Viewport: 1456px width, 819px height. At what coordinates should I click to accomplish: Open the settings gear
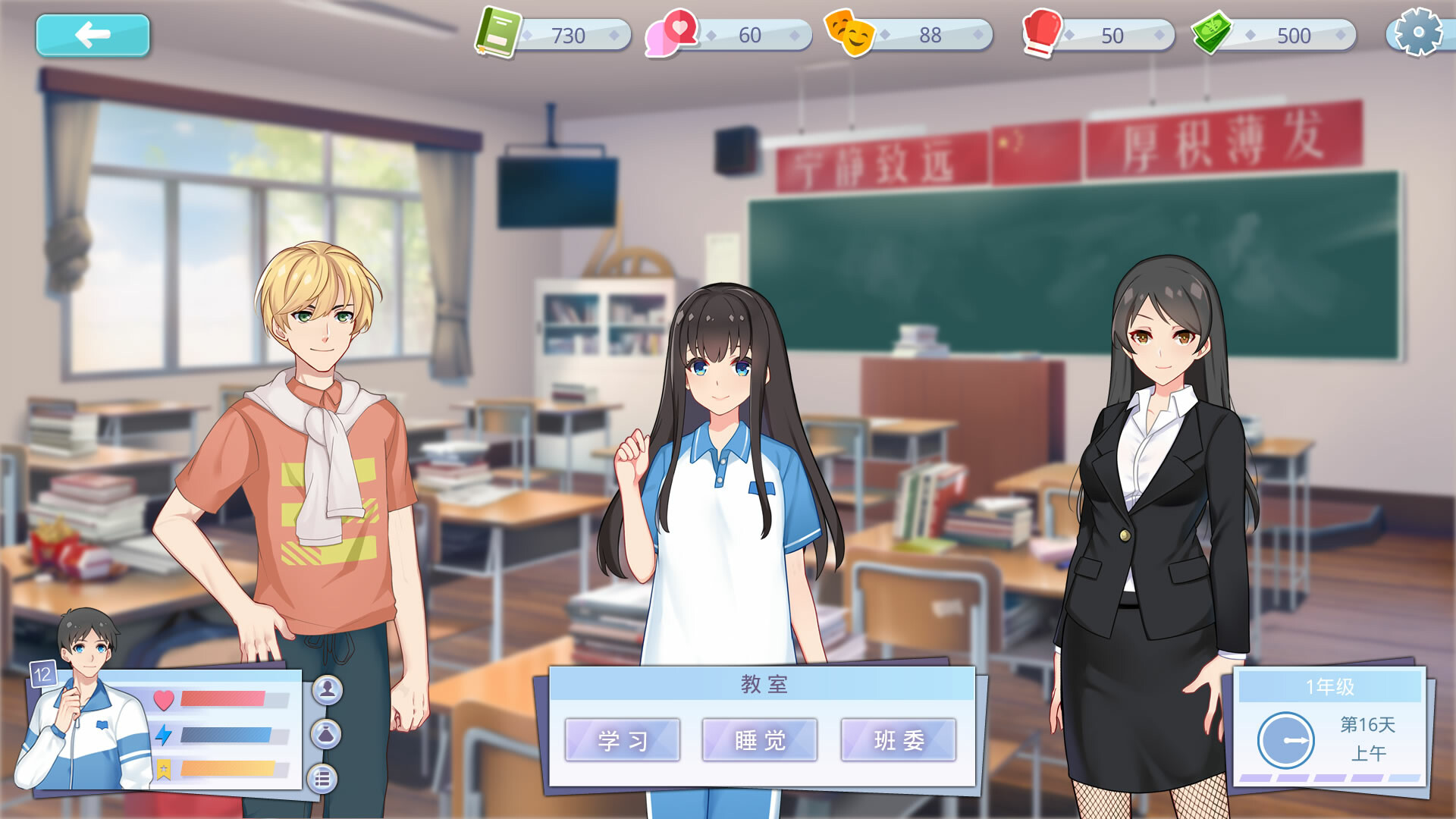pos(1419,32)
